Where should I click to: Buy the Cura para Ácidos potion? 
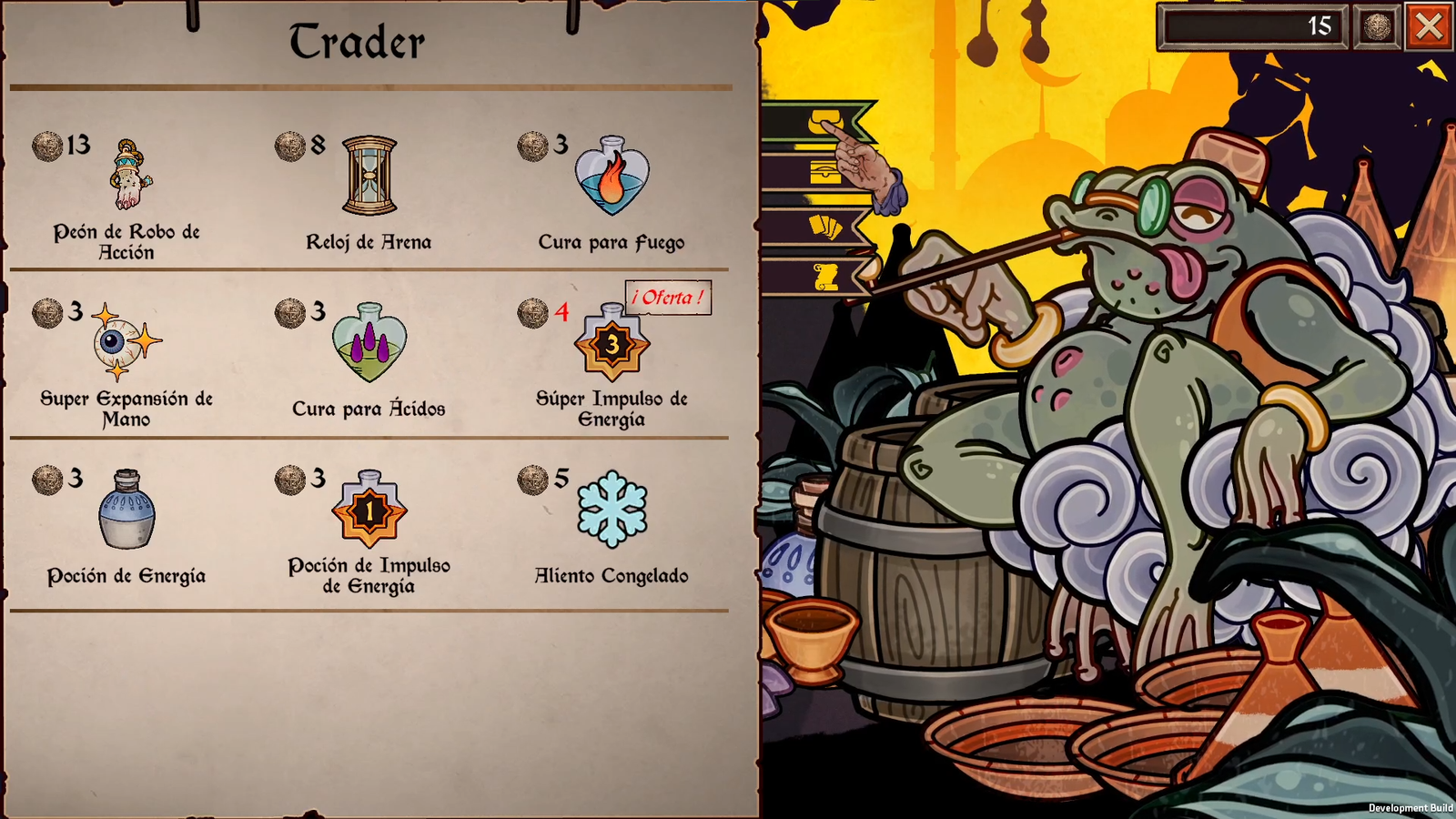[369, 342]
